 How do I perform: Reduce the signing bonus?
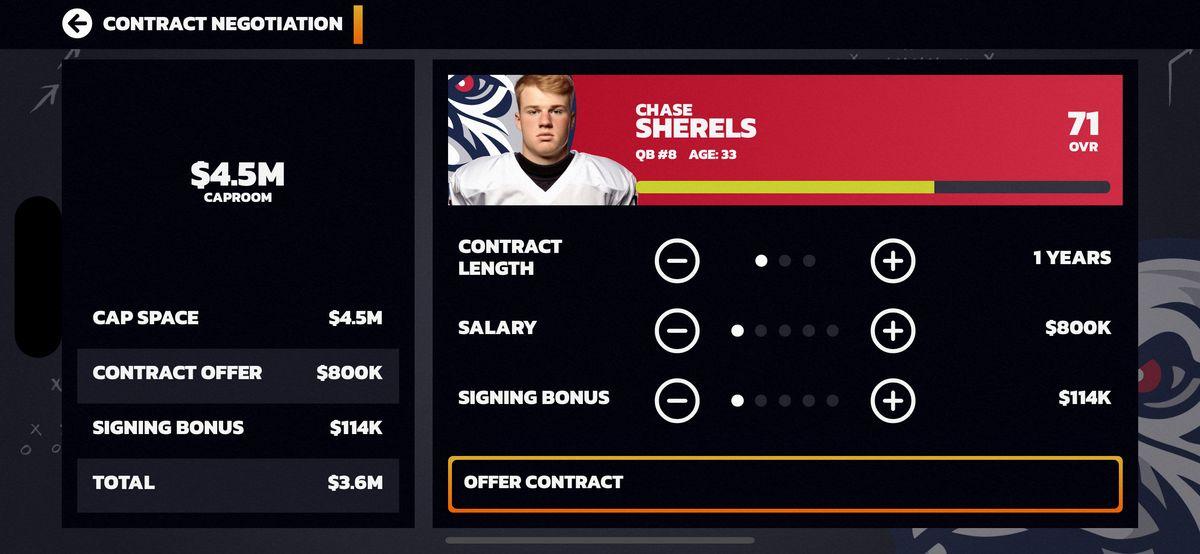point(677,400)
